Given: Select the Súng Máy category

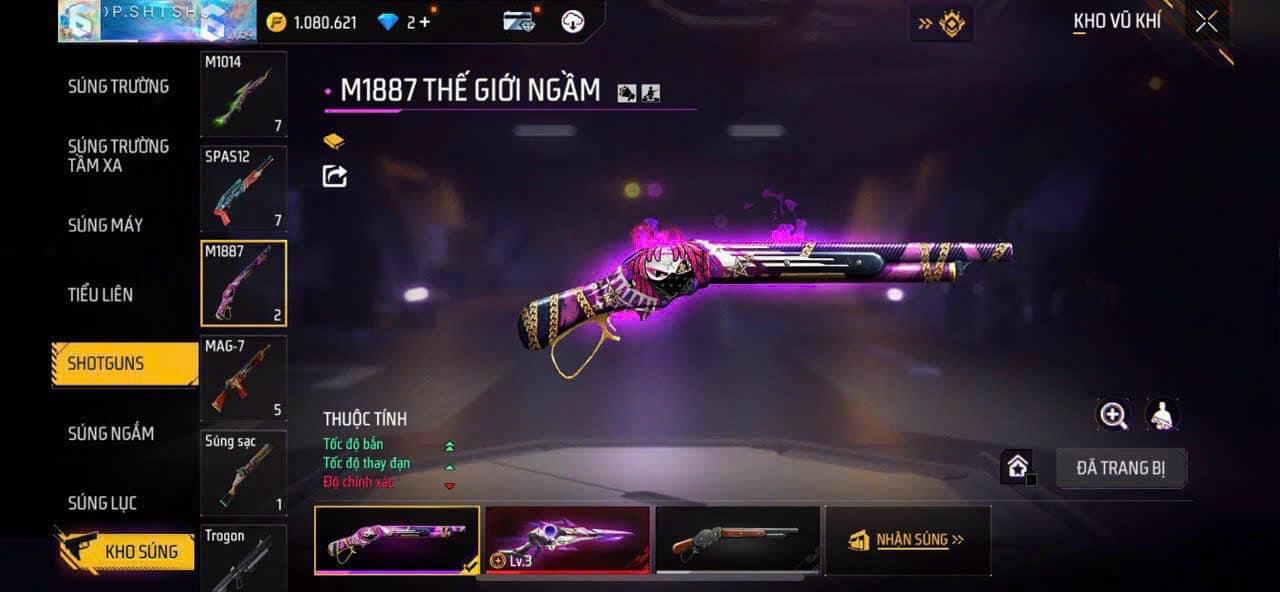Looking at the screenshot, I should pyautogui.click(x=105, y=225).
